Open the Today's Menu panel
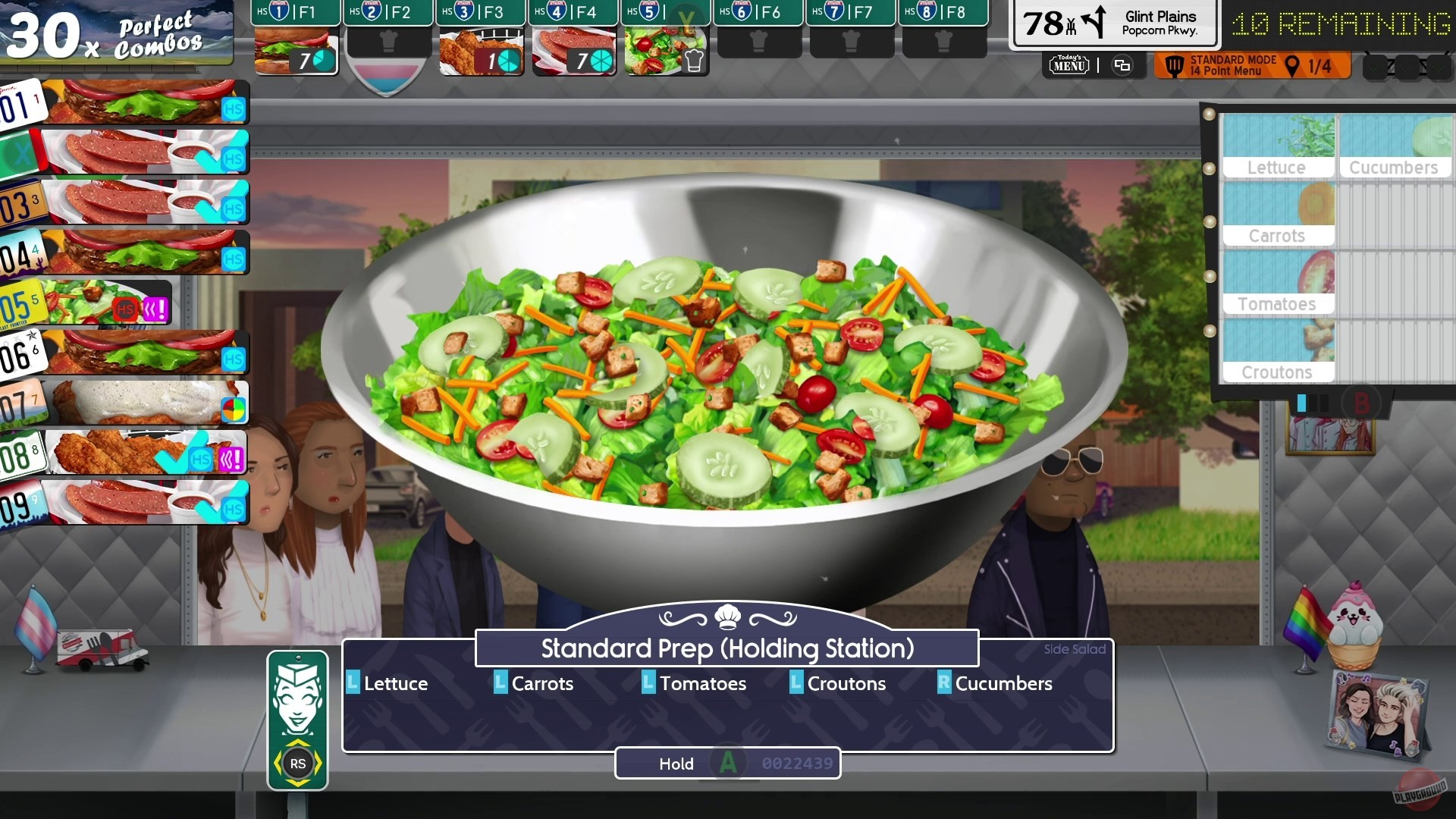The height and width of the screenshot is (819, 1456). 1068,65
